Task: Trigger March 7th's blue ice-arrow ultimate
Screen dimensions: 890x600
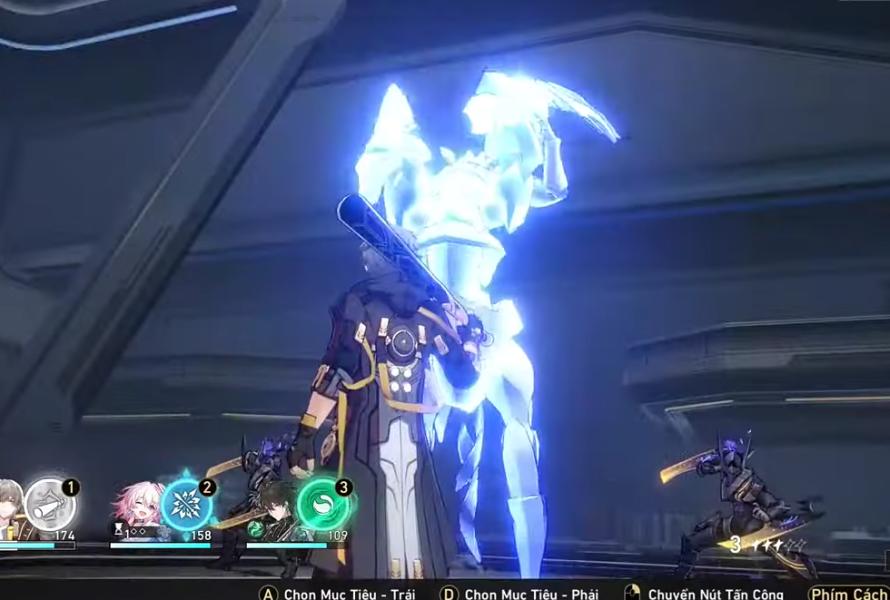Action: (x=186, y=504)
